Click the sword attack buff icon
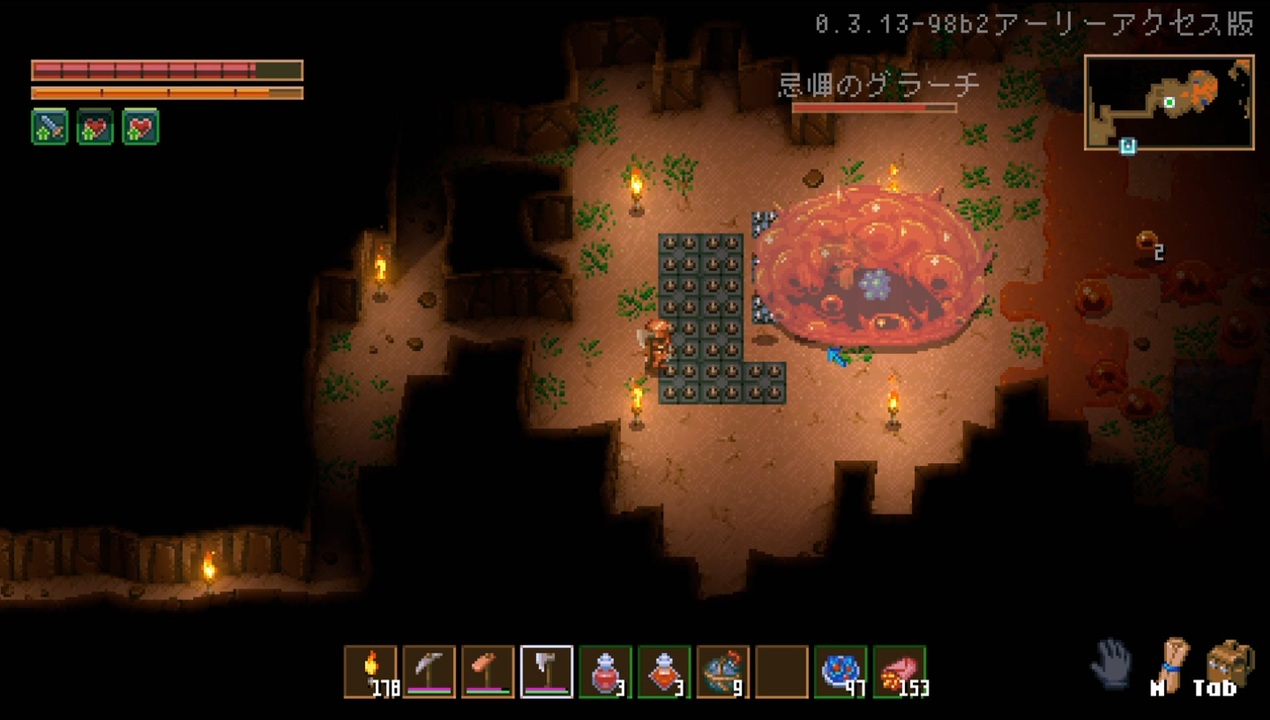The width and height of the screenshot is (1270, 720). (x=50, y=127)
